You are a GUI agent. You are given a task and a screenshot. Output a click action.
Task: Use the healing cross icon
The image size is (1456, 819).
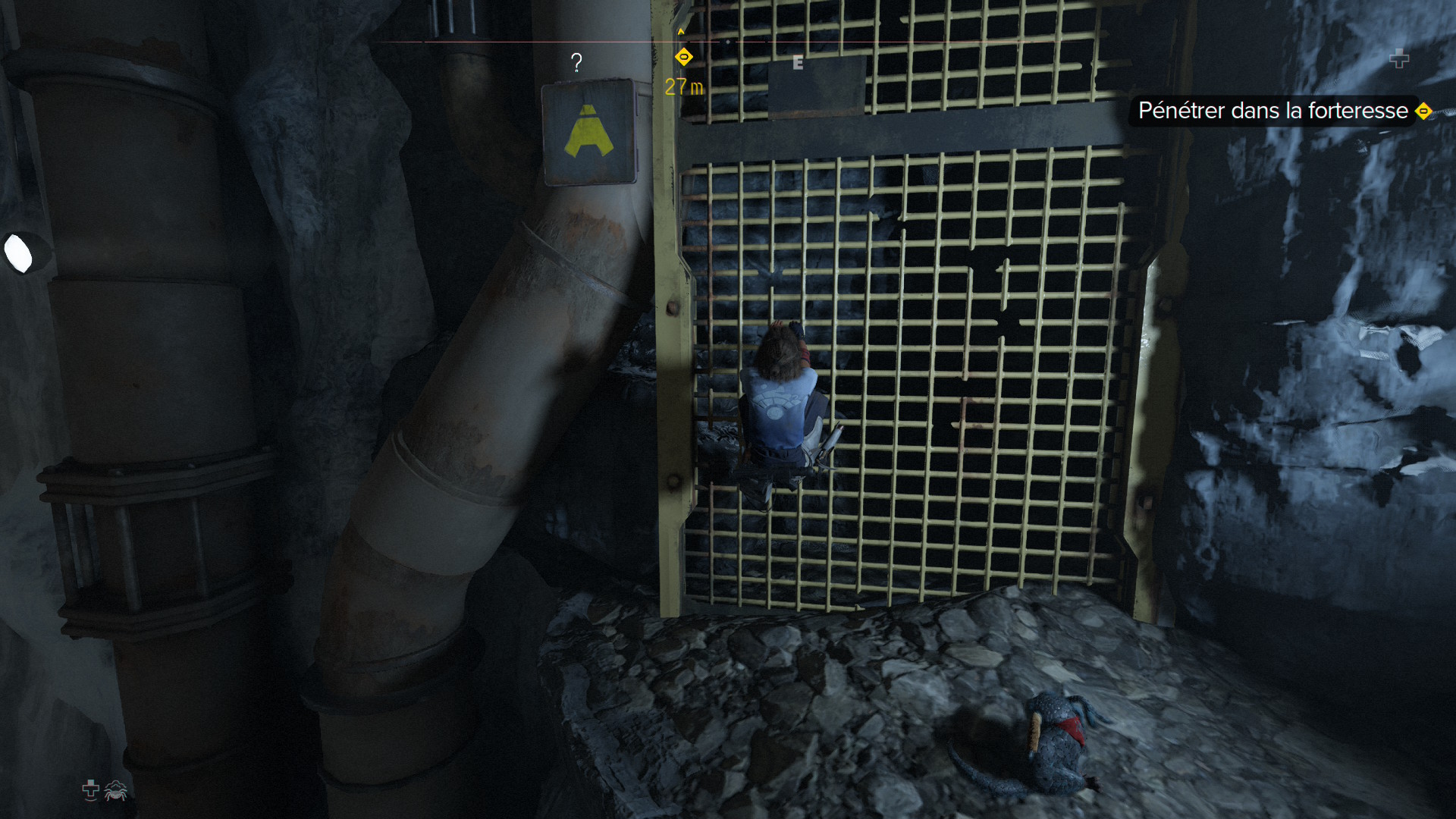(x=90, y=790)
